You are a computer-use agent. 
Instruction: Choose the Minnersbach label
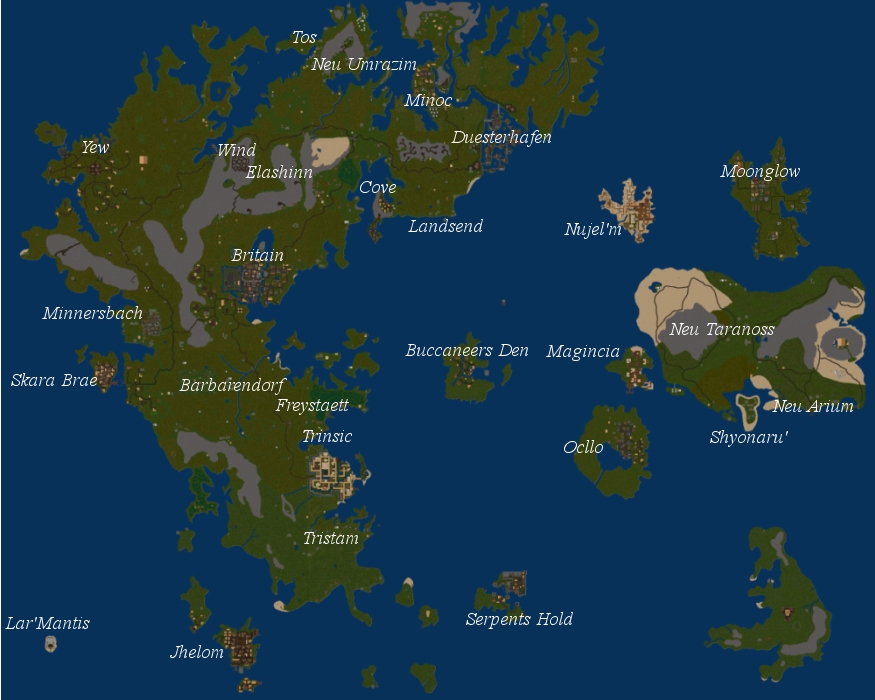[92, 314]
